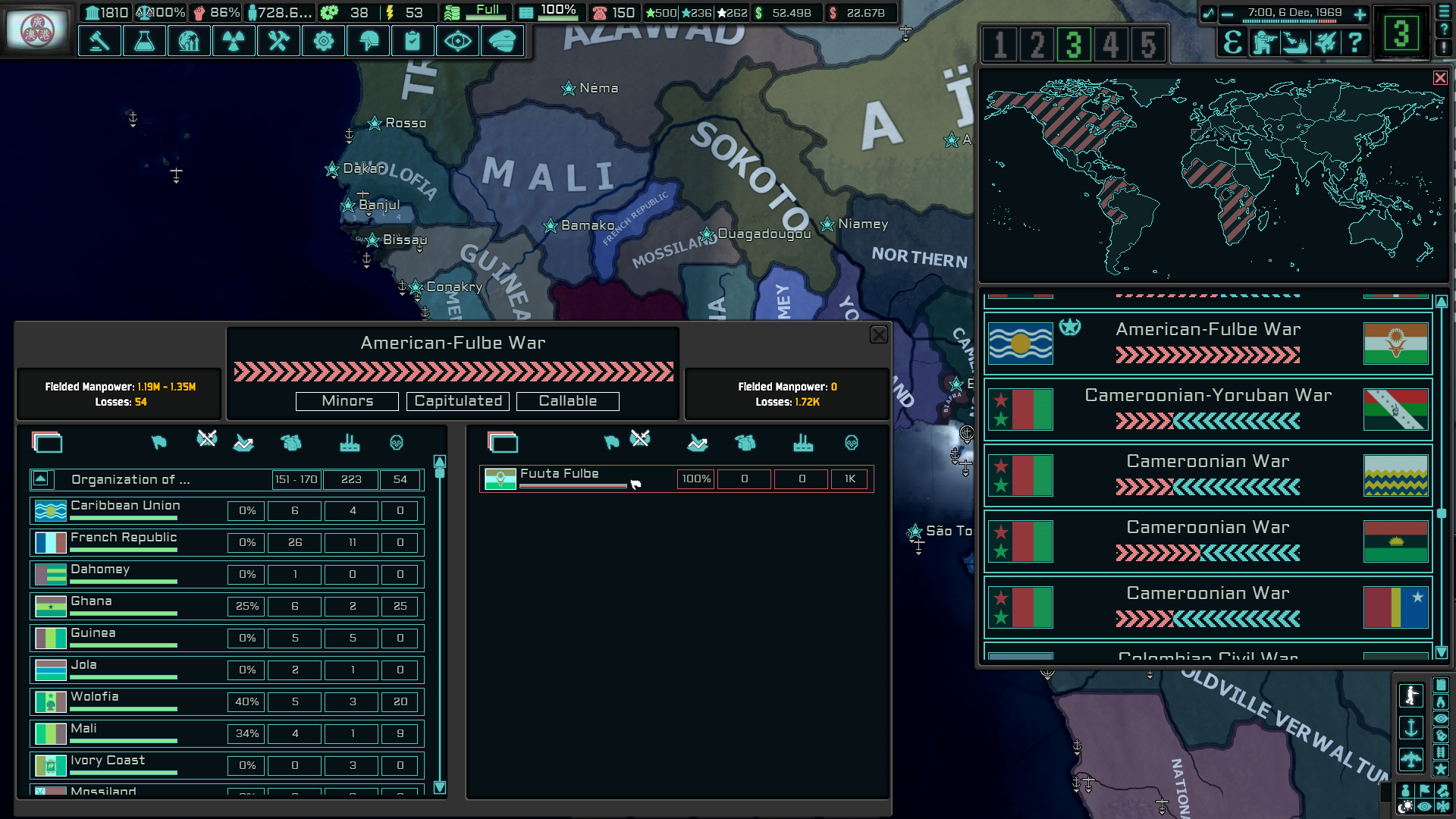The height and width of the screenshot is (819, 1456).
Task: Open construction using the hammer and wrench icon
Action: click(278, 41)
